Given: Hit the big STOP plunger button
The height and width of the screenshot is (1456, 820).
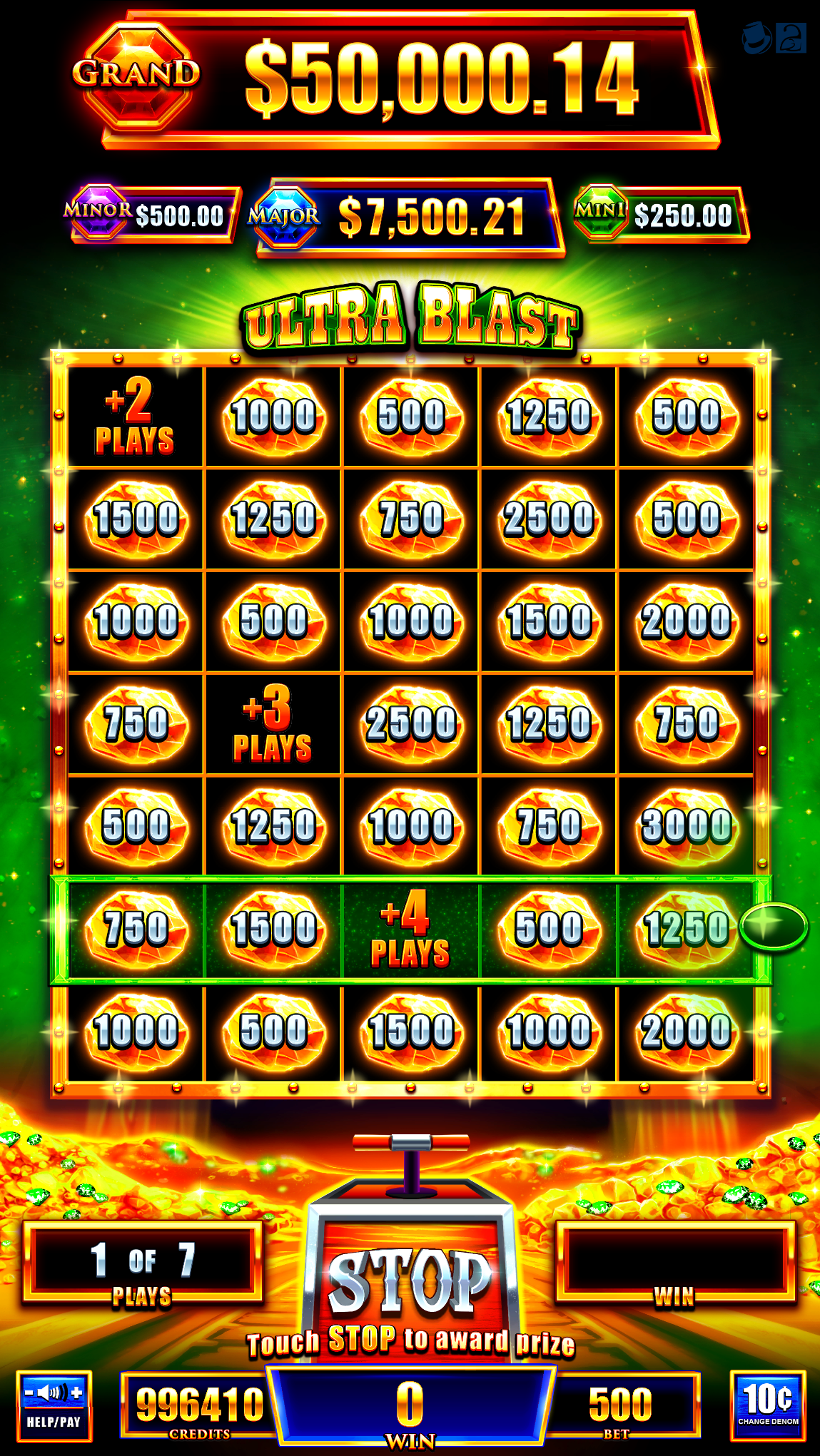Looking at the screenshot, I should (410, 1281).
